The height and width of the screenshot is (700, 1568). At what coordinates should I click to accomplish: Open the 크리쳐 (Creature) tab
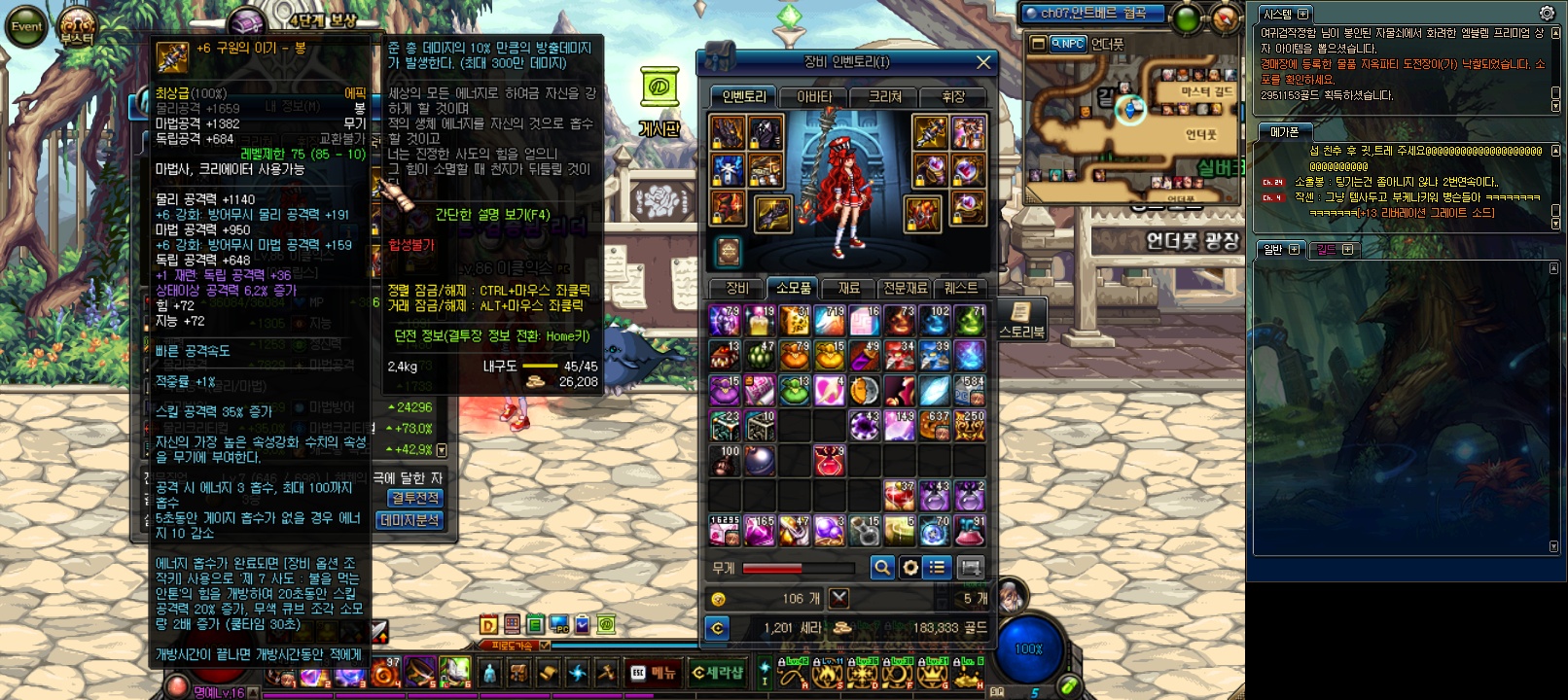click(885, 96)
